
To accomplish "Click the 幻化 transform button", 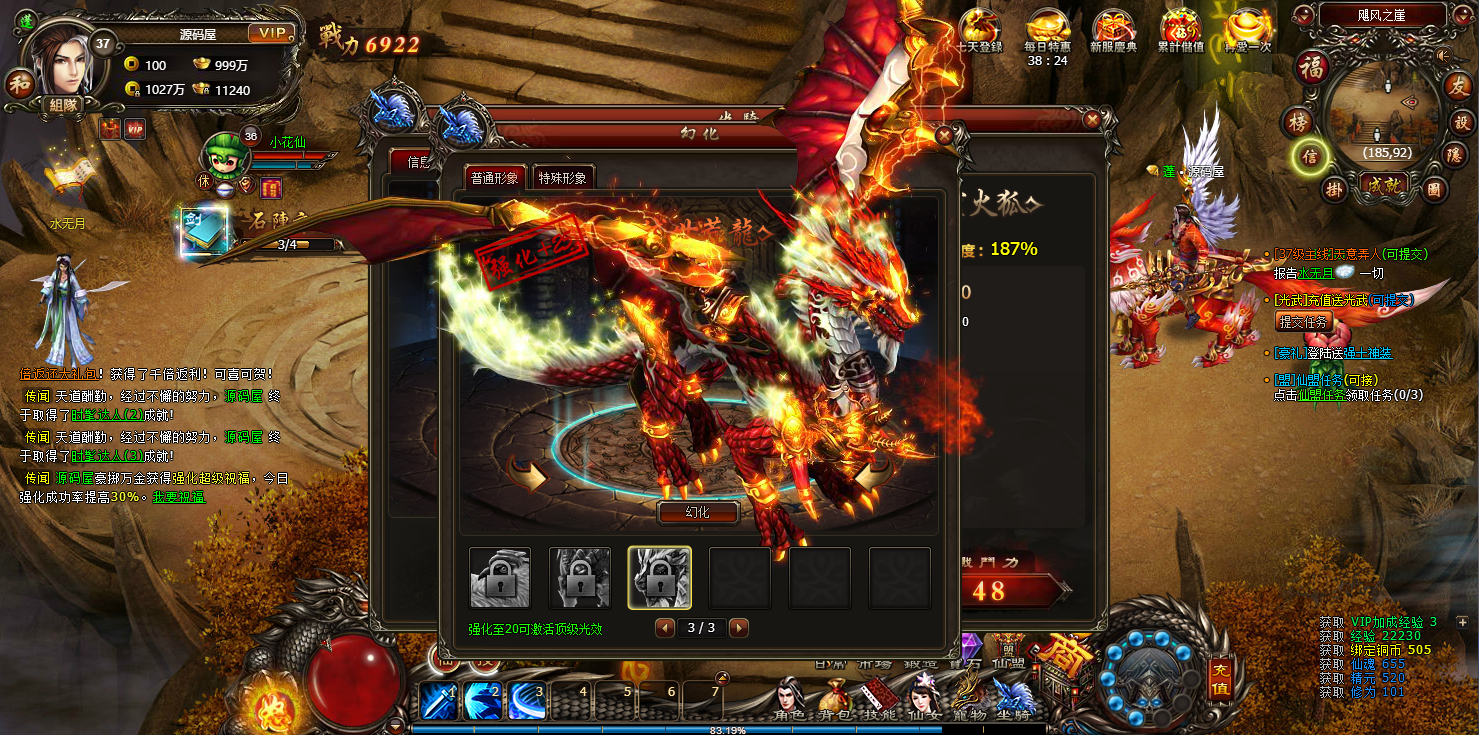I will (x=697, y=512).
